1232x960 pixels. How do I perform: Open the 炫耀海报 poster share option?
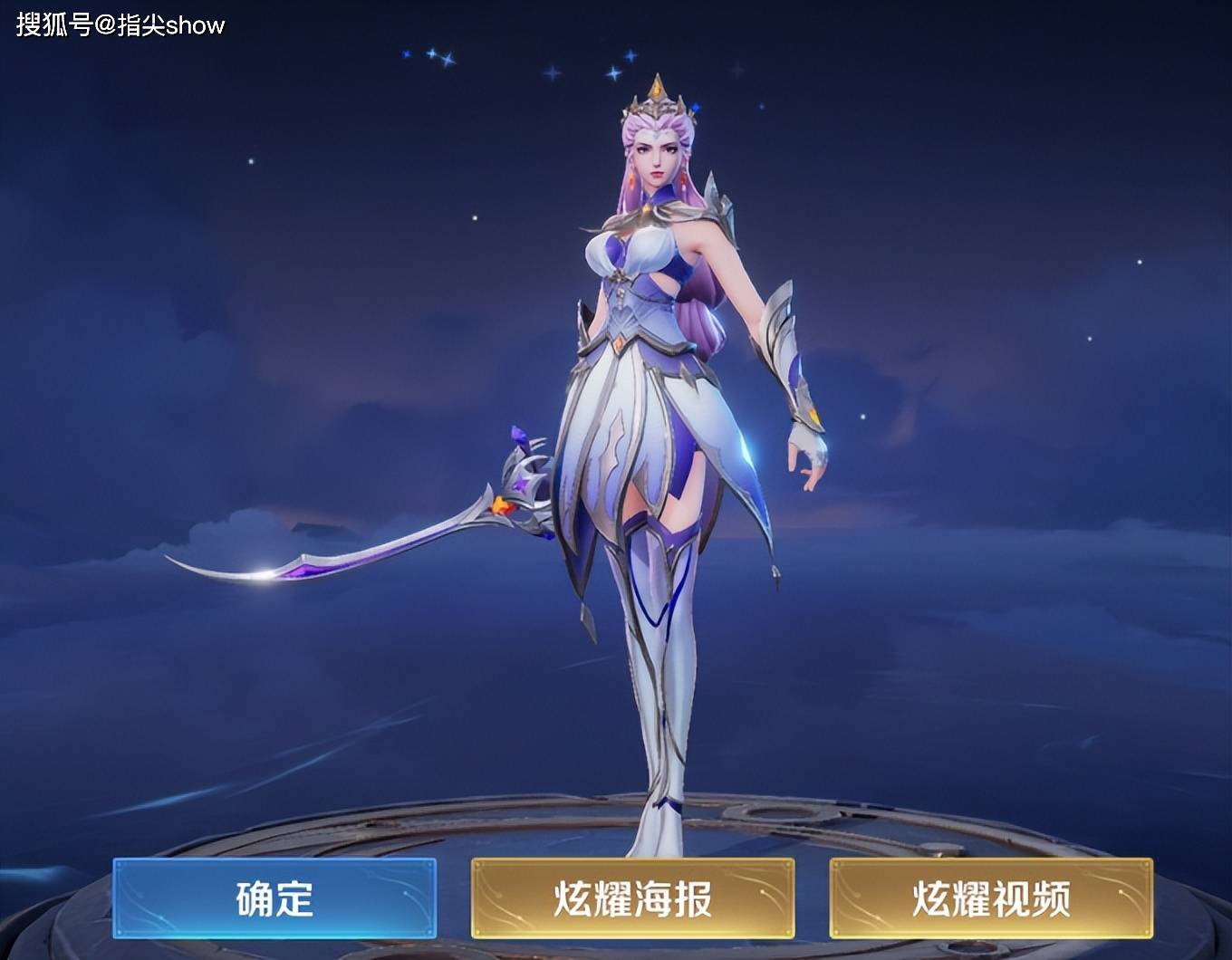pos(632,898)
